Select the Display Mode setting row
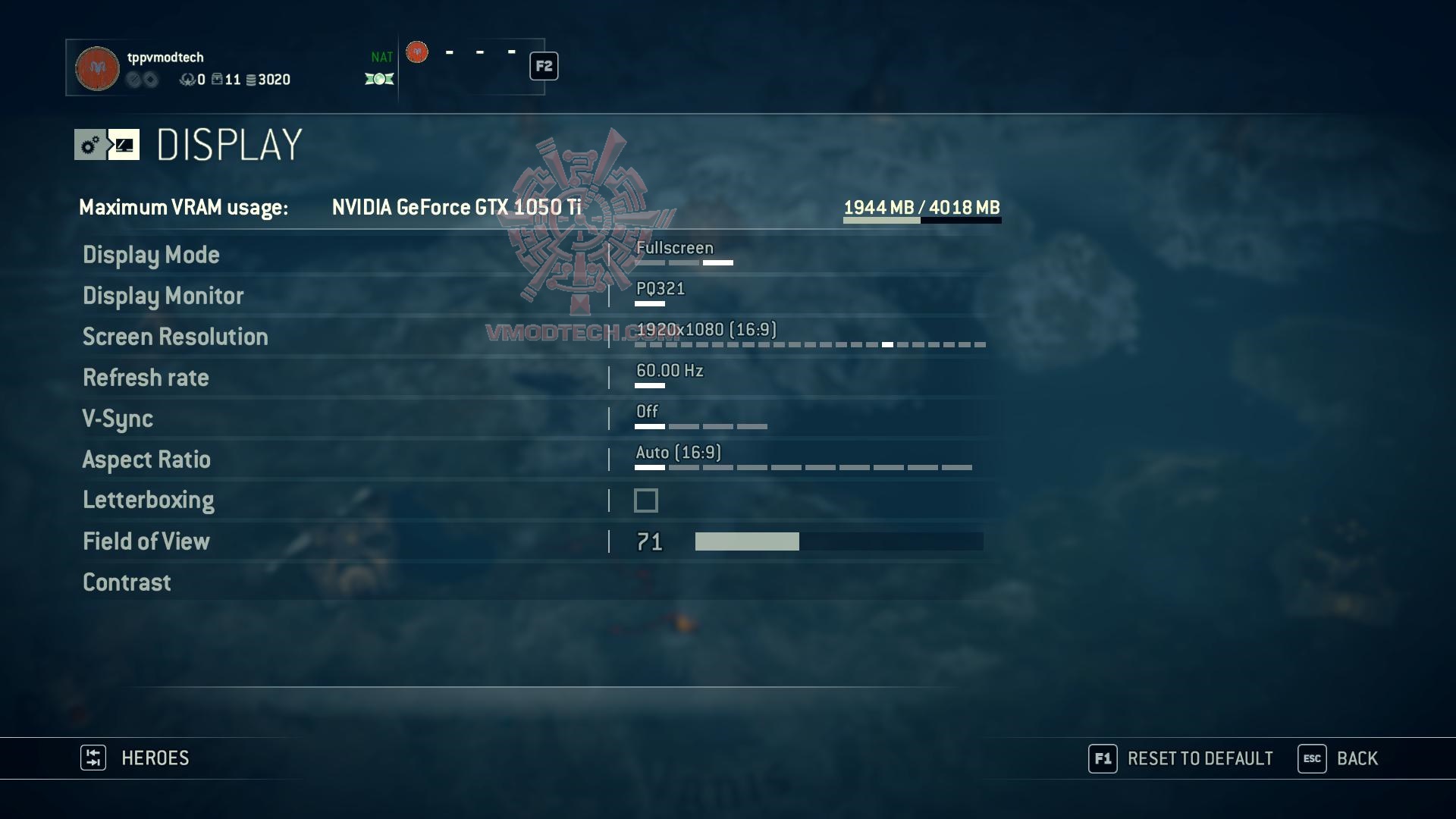This screenshot has height=819, width=1456. (151, 255)
